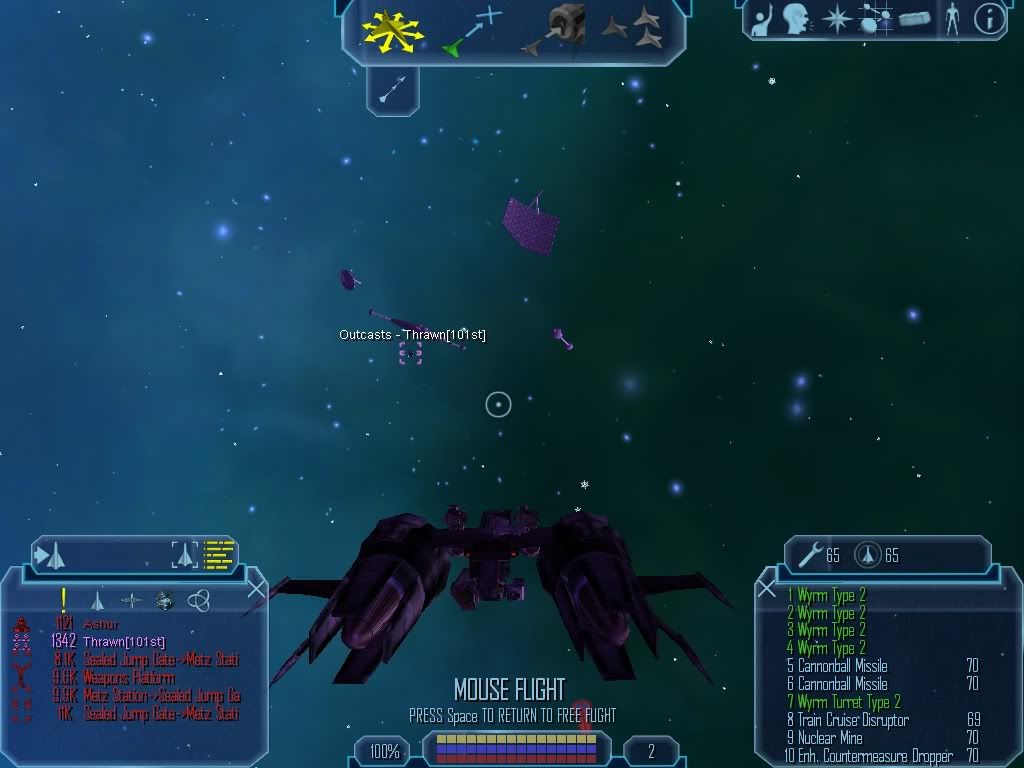The image size is (1024, 768).
Task: Close the weapons list panel
Action: click(x=767, y=589)
